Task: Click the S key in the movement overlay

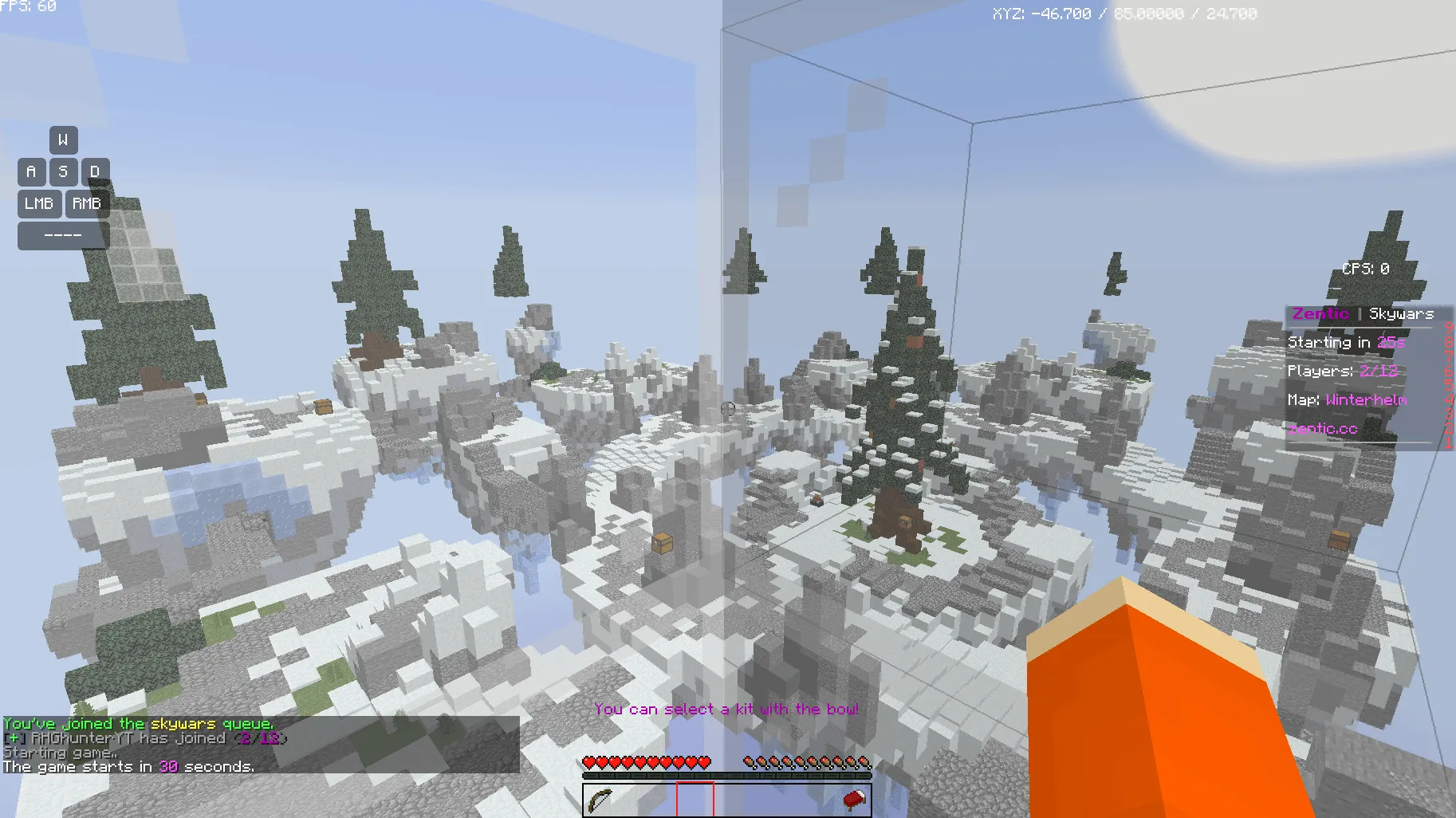Action: pyautogui.click(x=64, y=171)
